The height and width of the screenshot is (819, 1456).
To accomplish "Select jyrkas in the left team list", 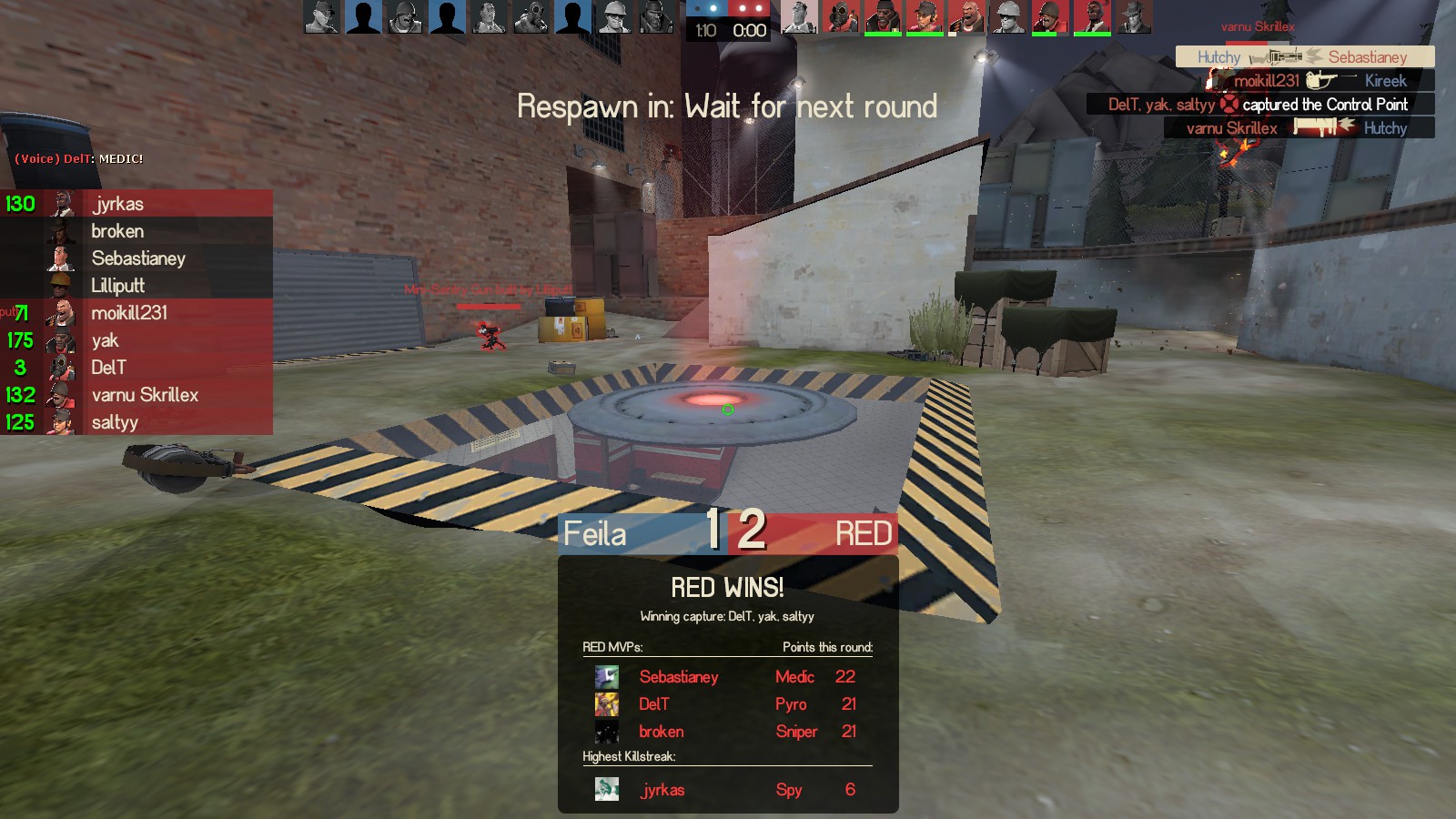I will click(x=117, y=204).
